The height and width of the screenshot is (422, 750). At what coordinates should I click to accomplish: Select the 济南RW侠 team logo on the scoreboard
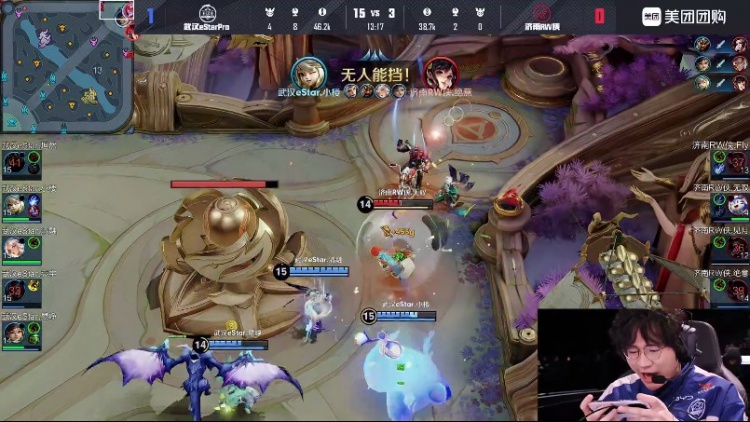click(541, 14)
